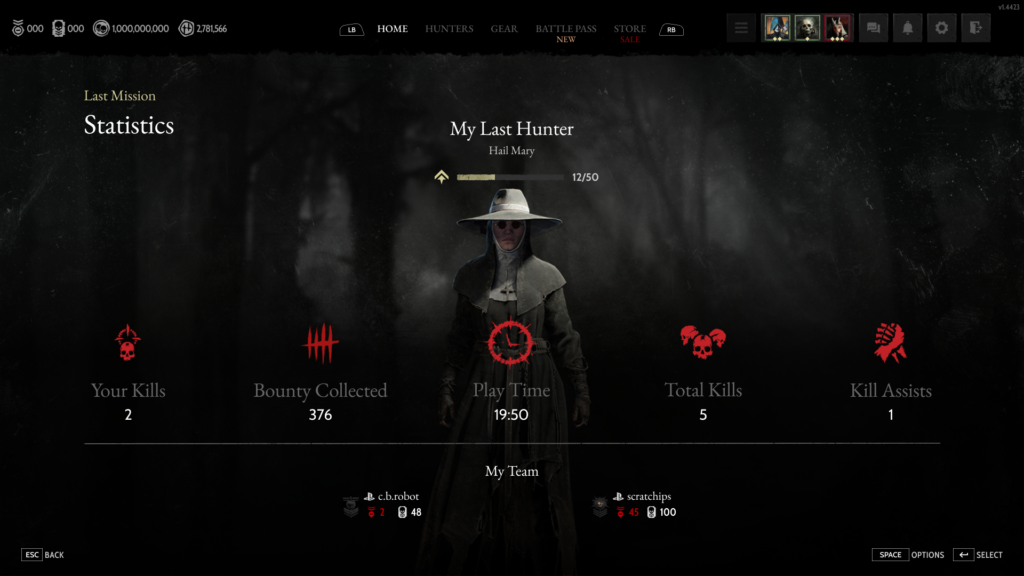Open settings with the gear icon
Image resolution: width=1024 pixels, height=576 pixels.
tap(941, 28)
